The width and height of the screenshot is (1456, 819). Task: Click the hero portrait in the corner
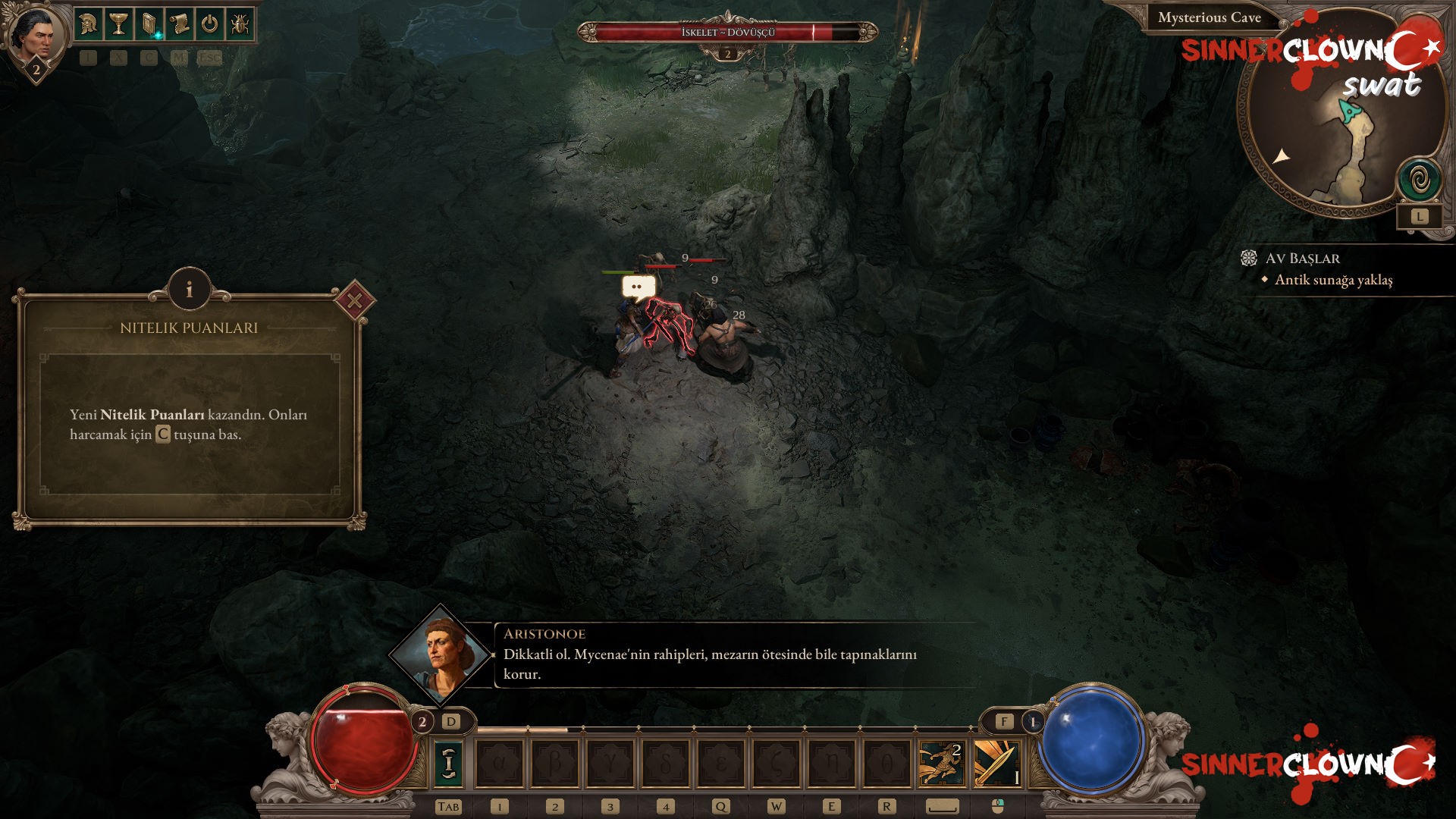pos(34,36)
